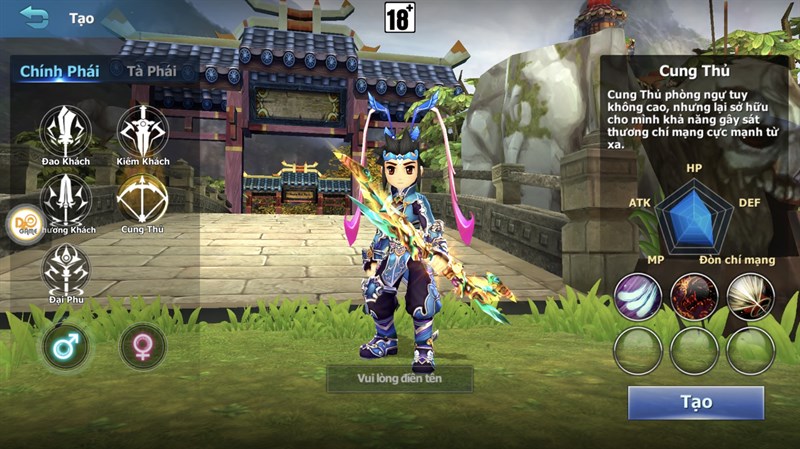Go back using the arrow button
This screenshot has height=449, width=800.
point(34,17)
